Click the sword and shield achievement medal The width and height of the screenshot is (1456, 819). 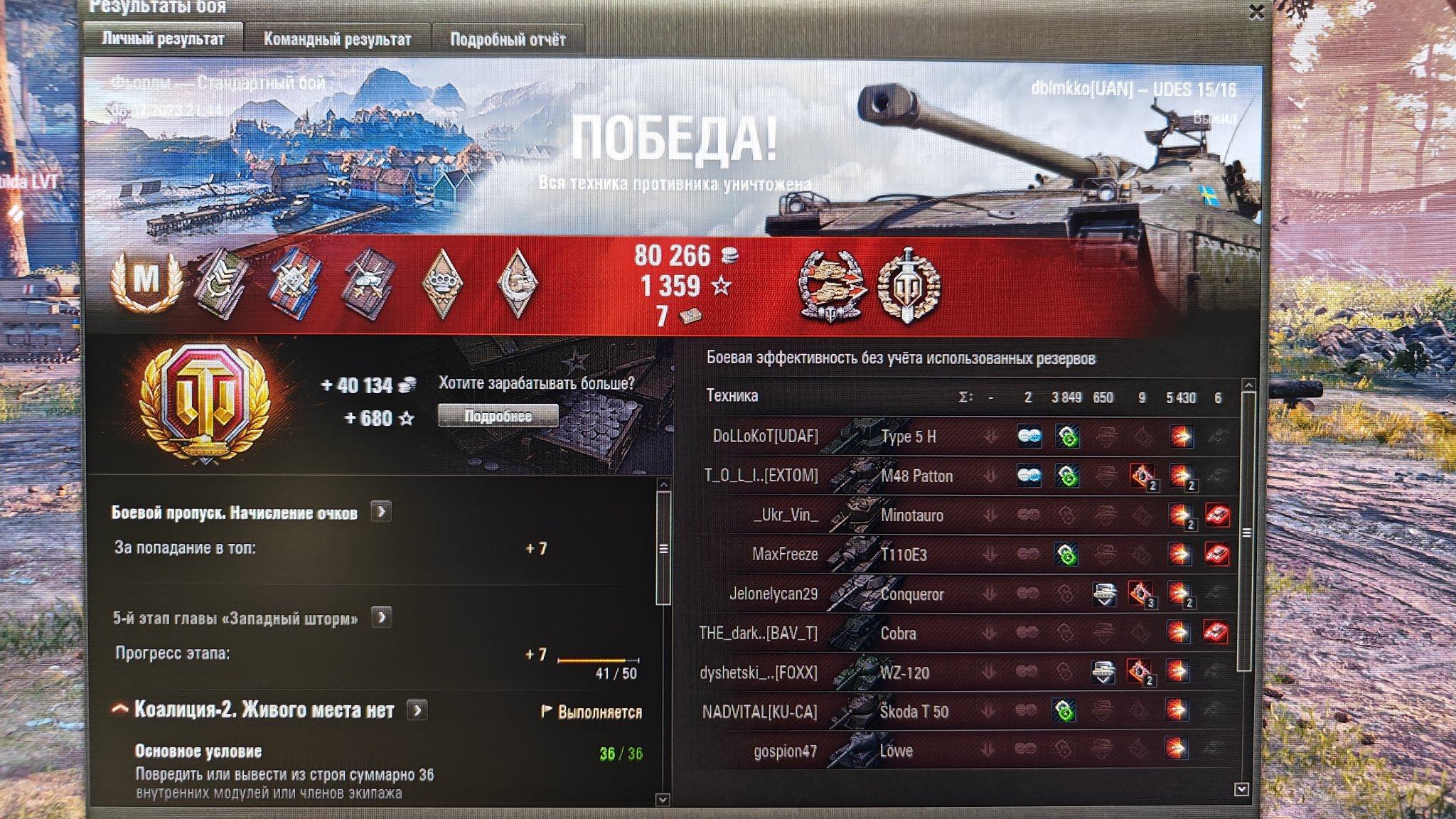point(909,284)
